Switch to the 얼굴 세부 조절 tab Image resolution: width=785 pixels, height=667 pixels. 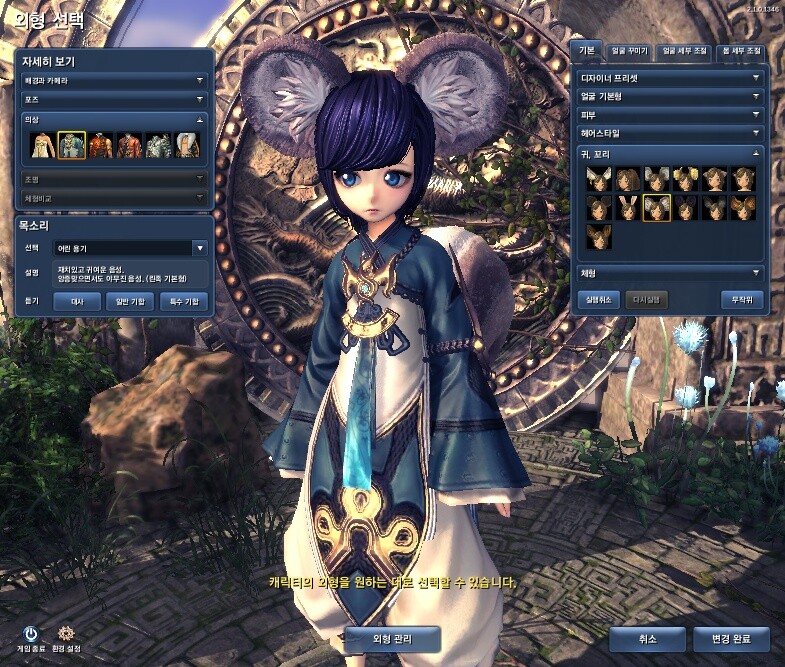682,50
